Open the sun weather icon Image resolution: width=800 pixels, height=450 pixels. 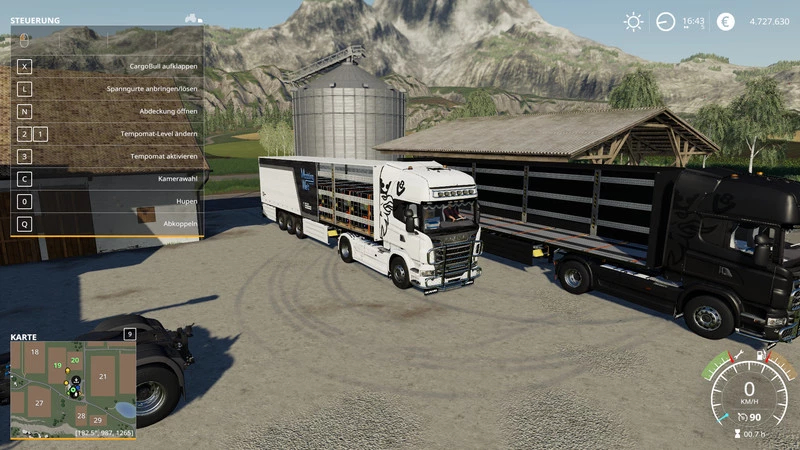[x=633, y=22]
